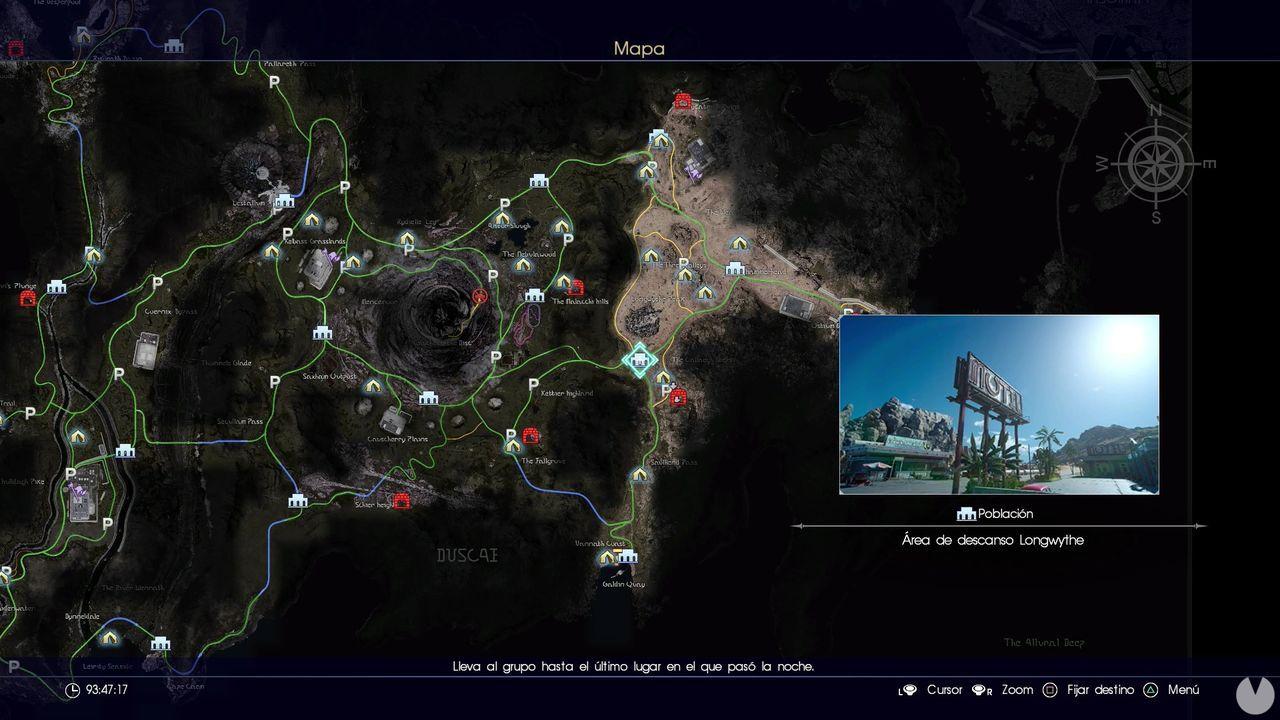Click the parking spot icon near Kelbass Grasslands

point(288,234)
